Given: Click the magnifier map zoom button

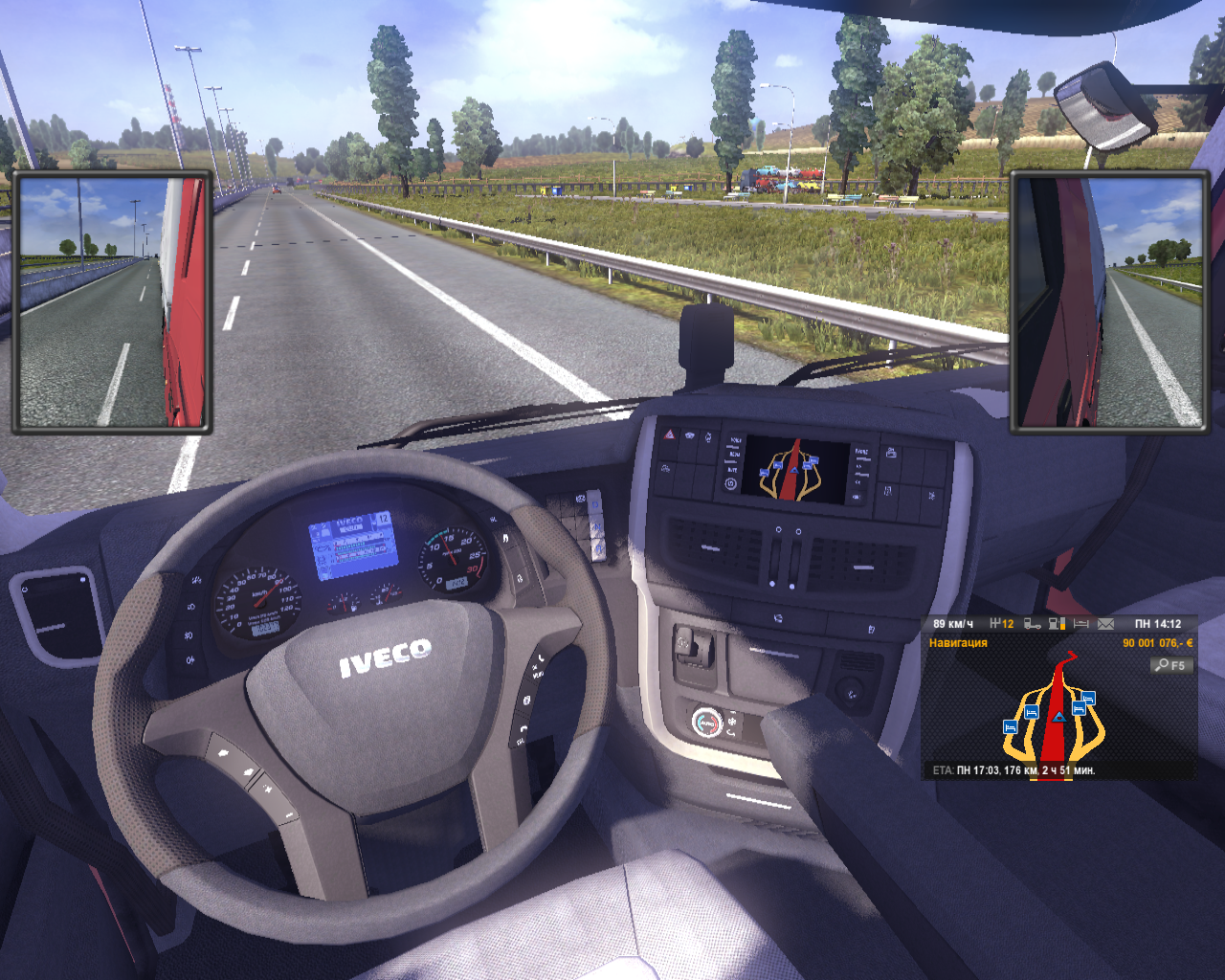Looking at the screenshot, I should point(1171,665).
